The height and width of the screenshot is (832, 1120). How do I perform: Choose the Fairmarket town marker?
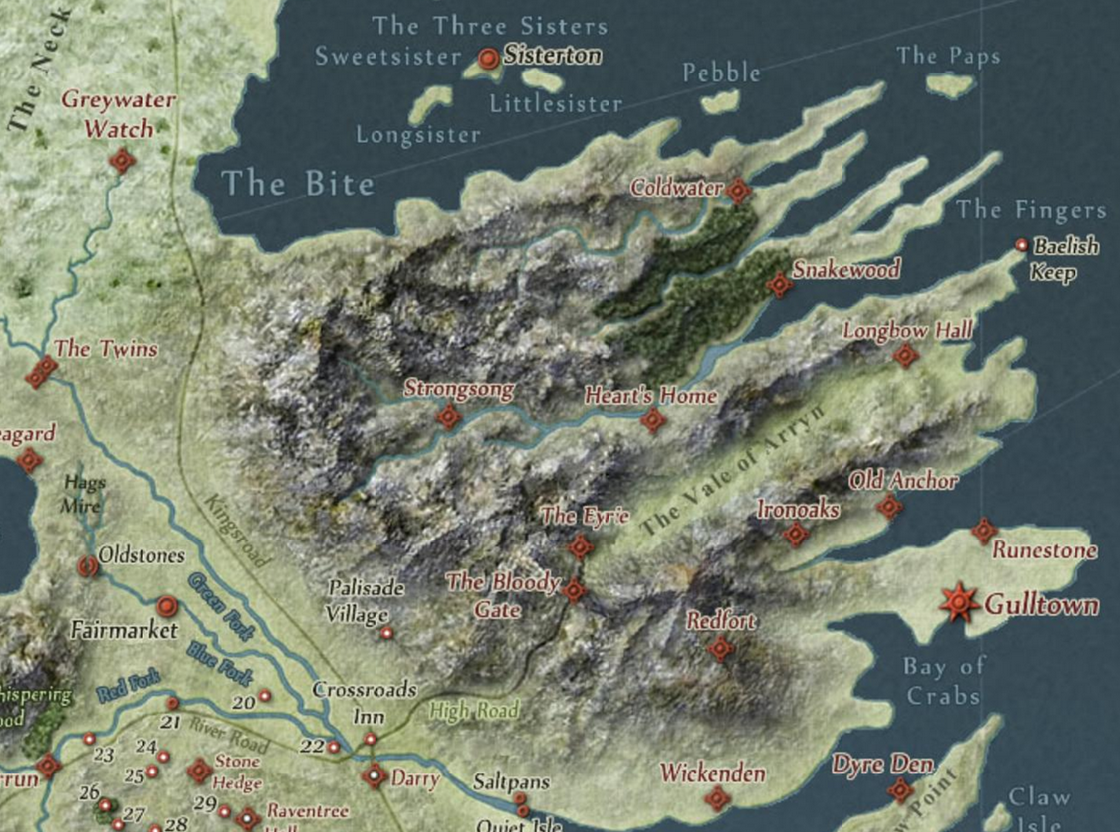point(167,605)
